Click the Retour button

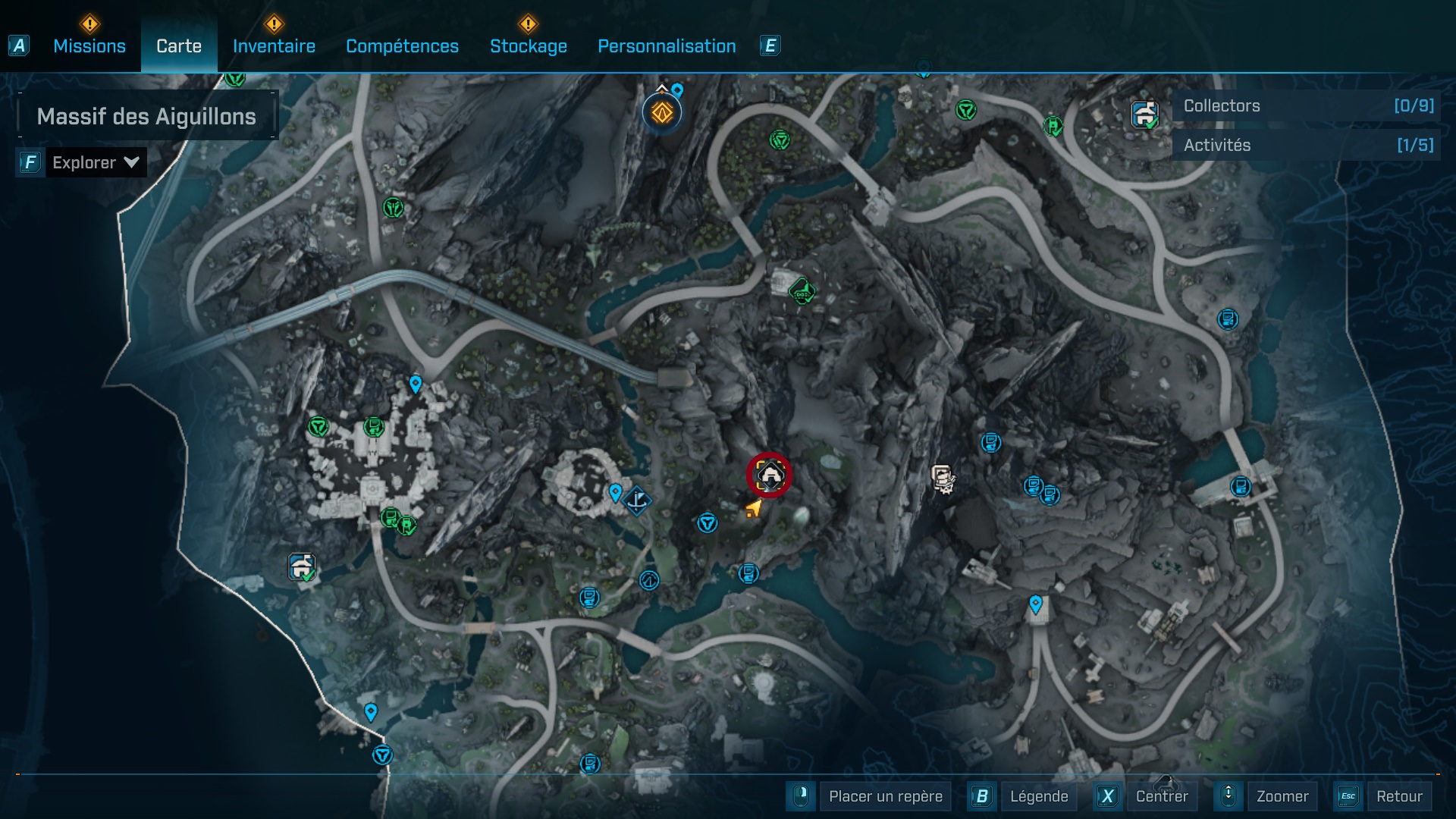[1398, 796]
